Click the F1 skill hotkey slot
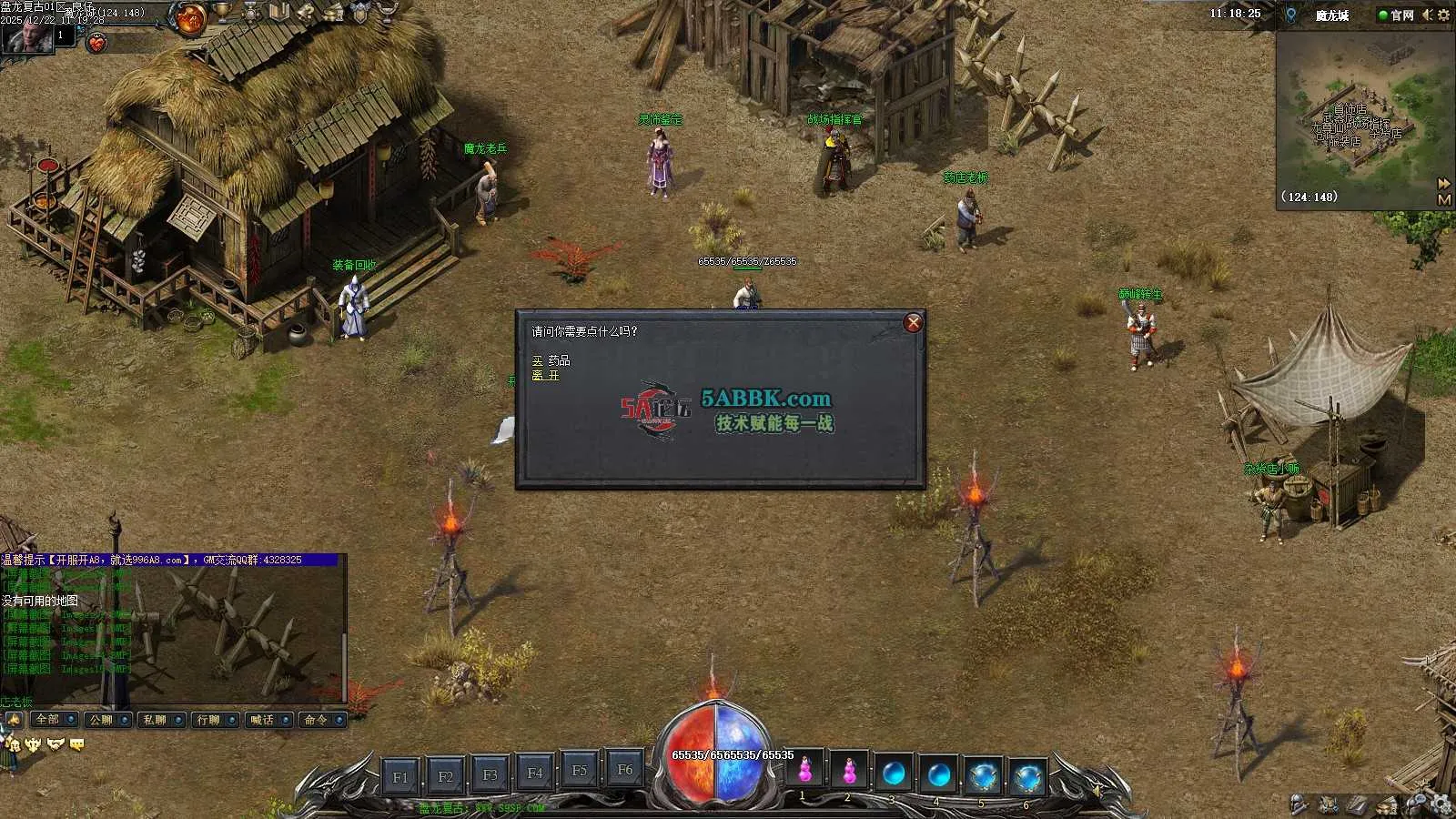 pyautogui.click(x=400, y=776)
